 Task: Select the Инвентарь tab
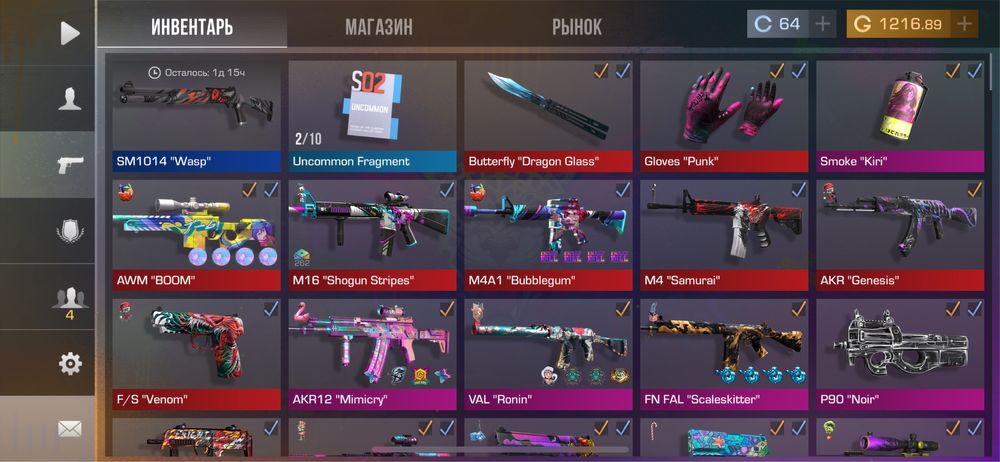tap(192, 26)
